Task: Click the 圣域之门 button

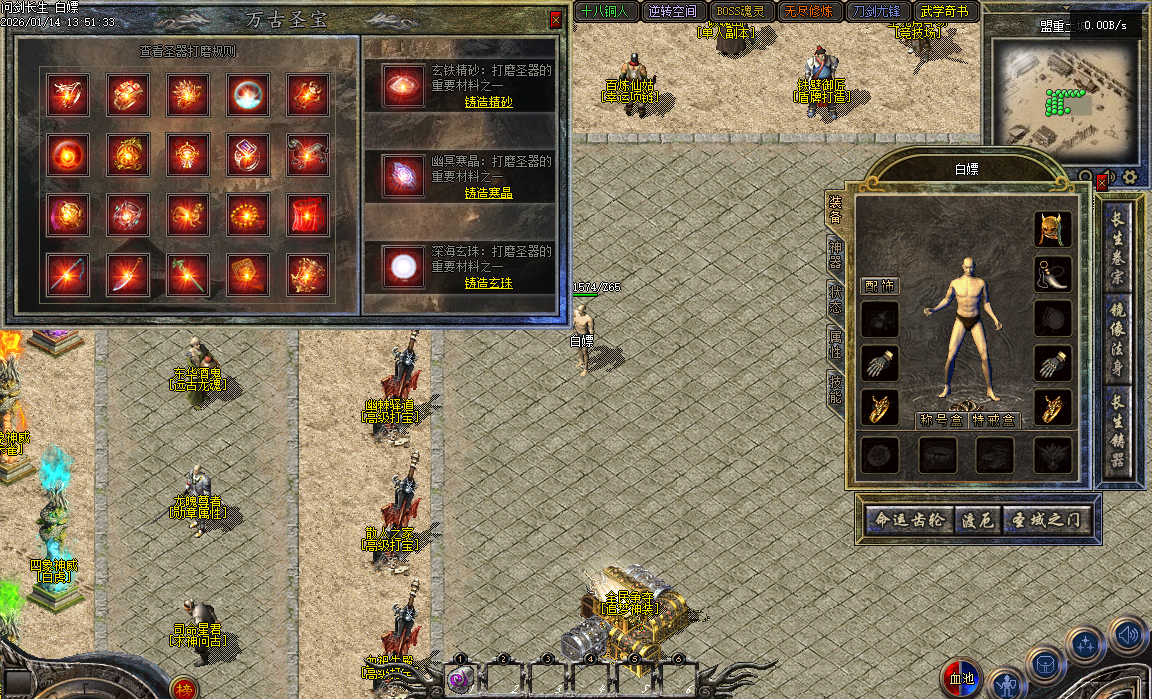Action: click(1045, 521)
